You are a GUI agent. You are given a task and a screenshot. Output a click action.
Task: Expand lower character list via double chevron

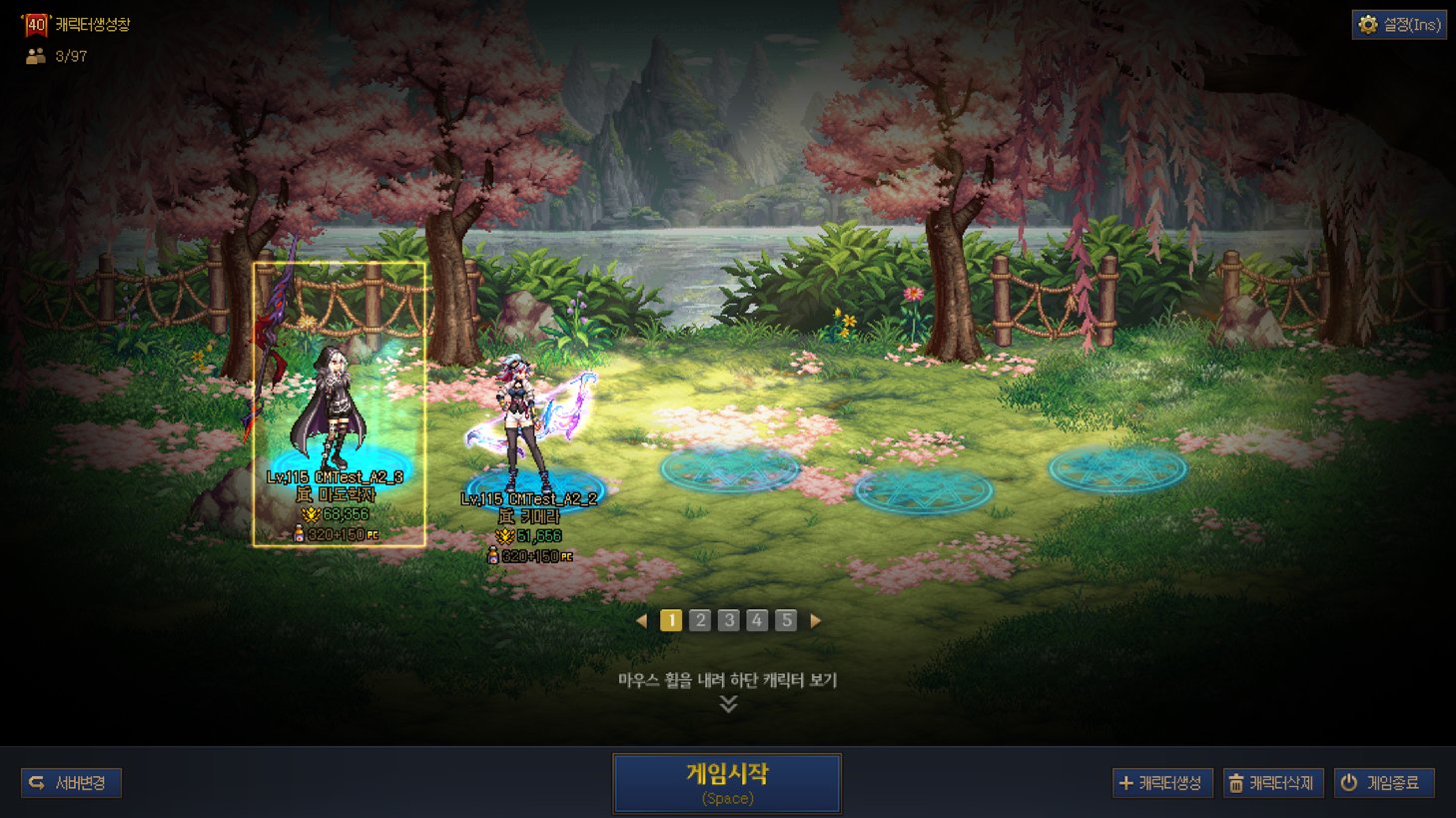pos(728,704)
